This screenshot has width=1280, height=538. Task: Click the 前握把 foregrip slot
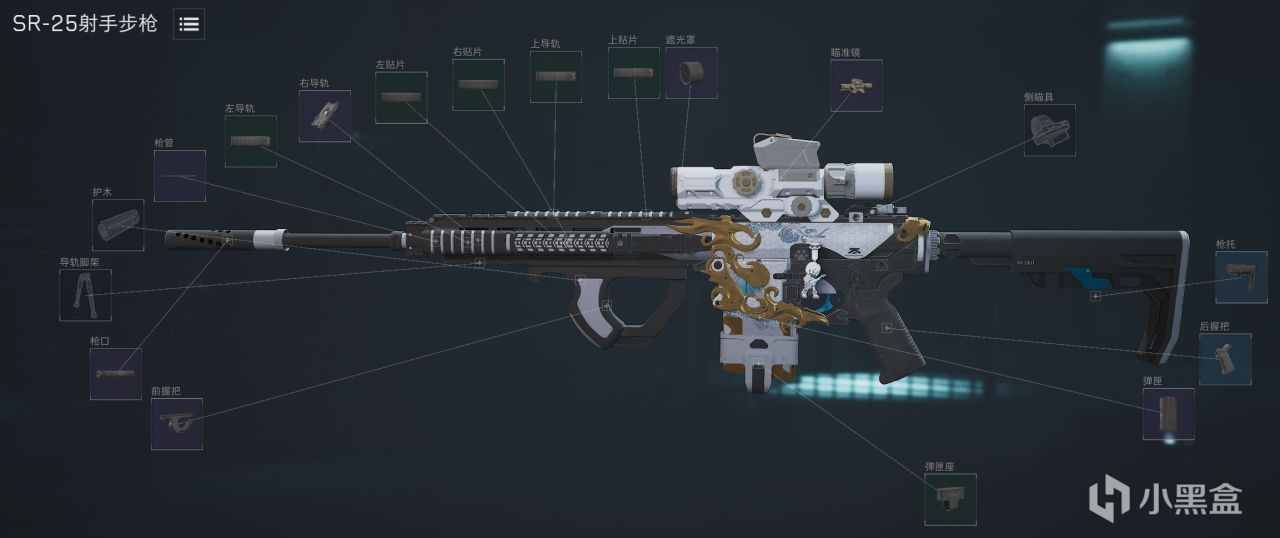pos(177,424)
